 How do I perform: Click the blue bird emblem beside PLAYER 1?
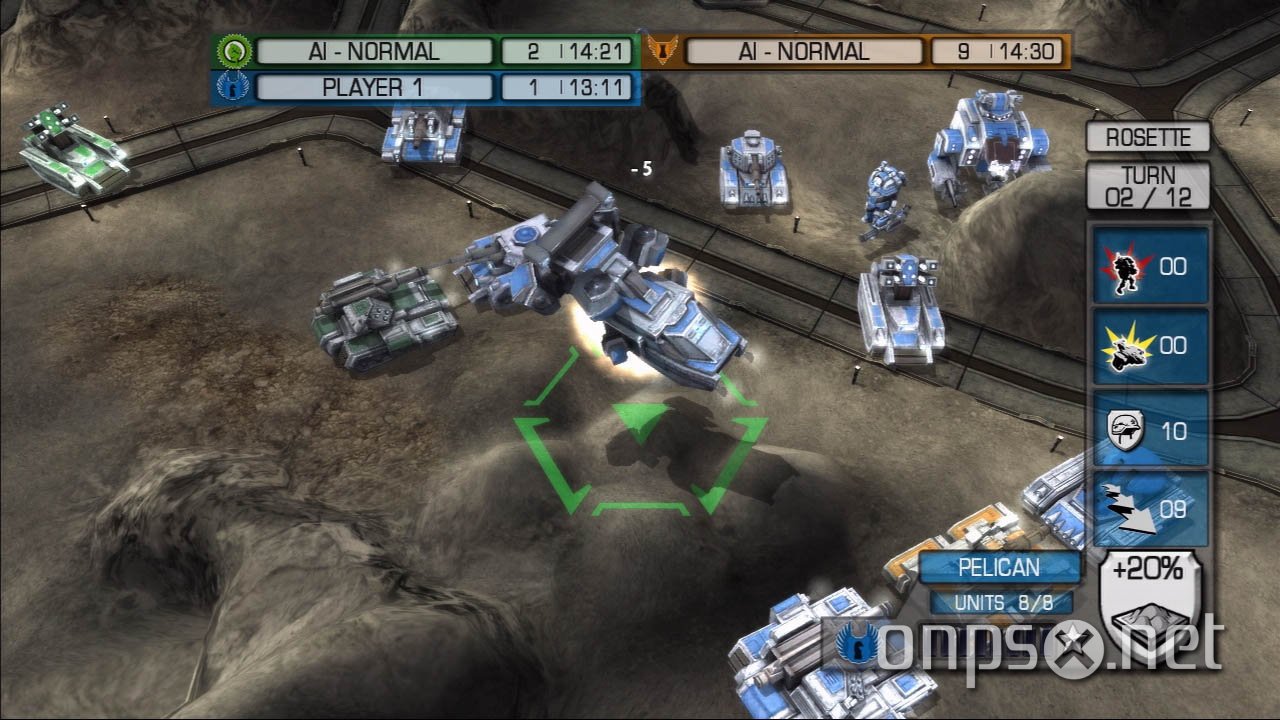pos(231,88)
